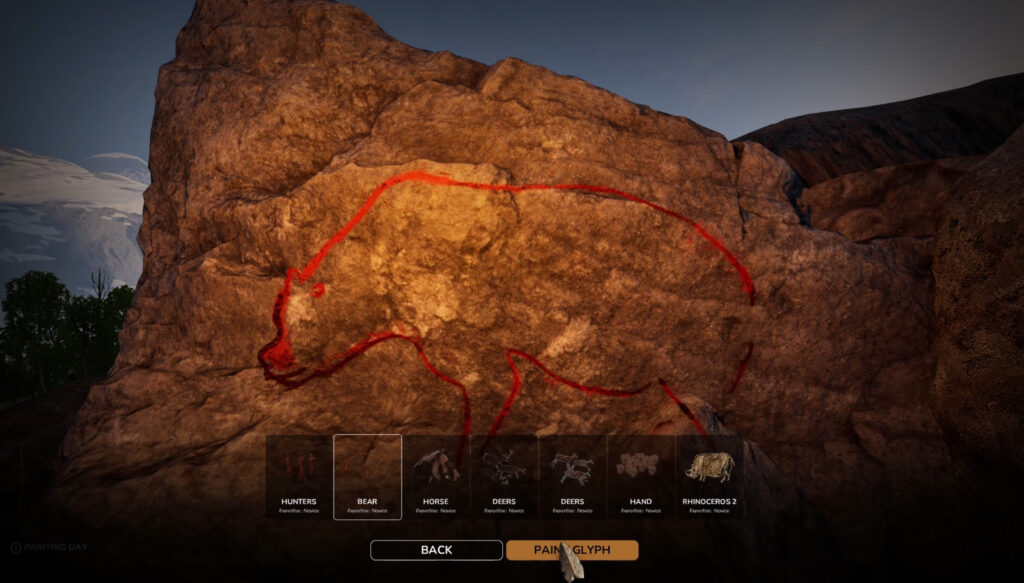Confirm with the Paint Glyph button
The image size is (1024, 583).
click(x=572, y=550)
